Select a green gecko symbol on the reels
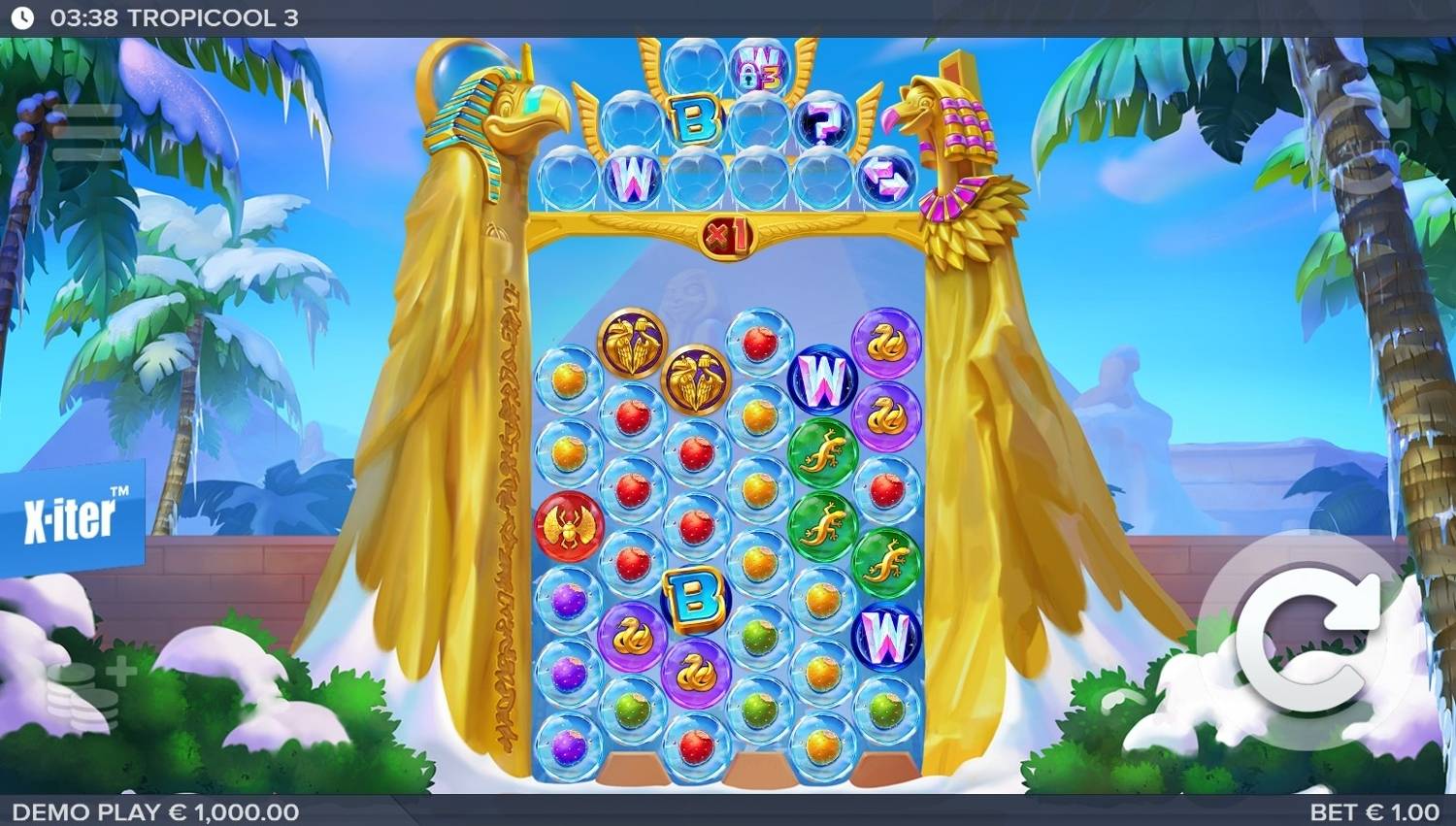This screenshot has height=826, width=1456. 820,451
